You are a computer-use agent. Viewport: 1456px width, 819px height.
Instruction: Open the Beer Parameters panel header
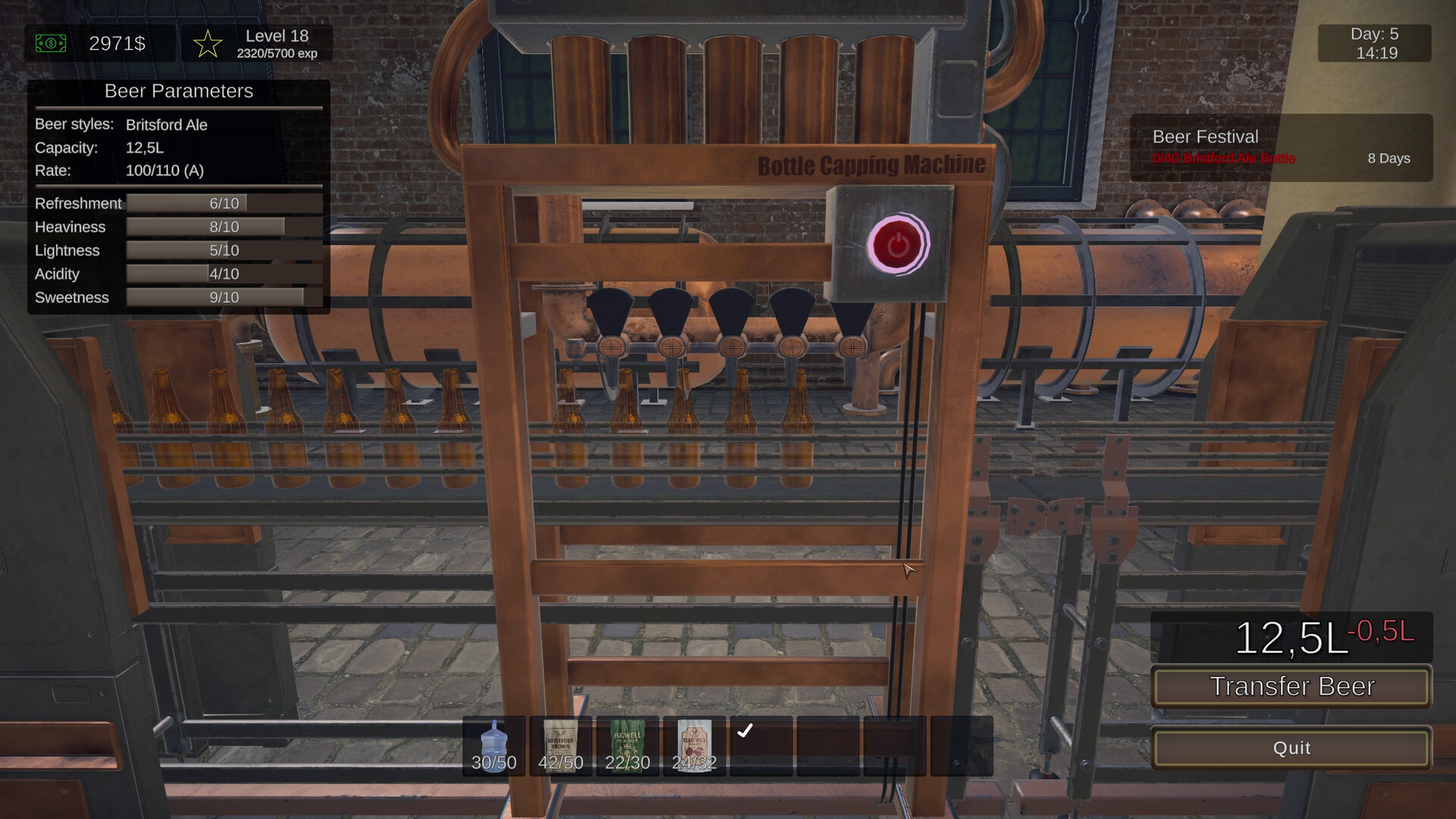(179, 91)
